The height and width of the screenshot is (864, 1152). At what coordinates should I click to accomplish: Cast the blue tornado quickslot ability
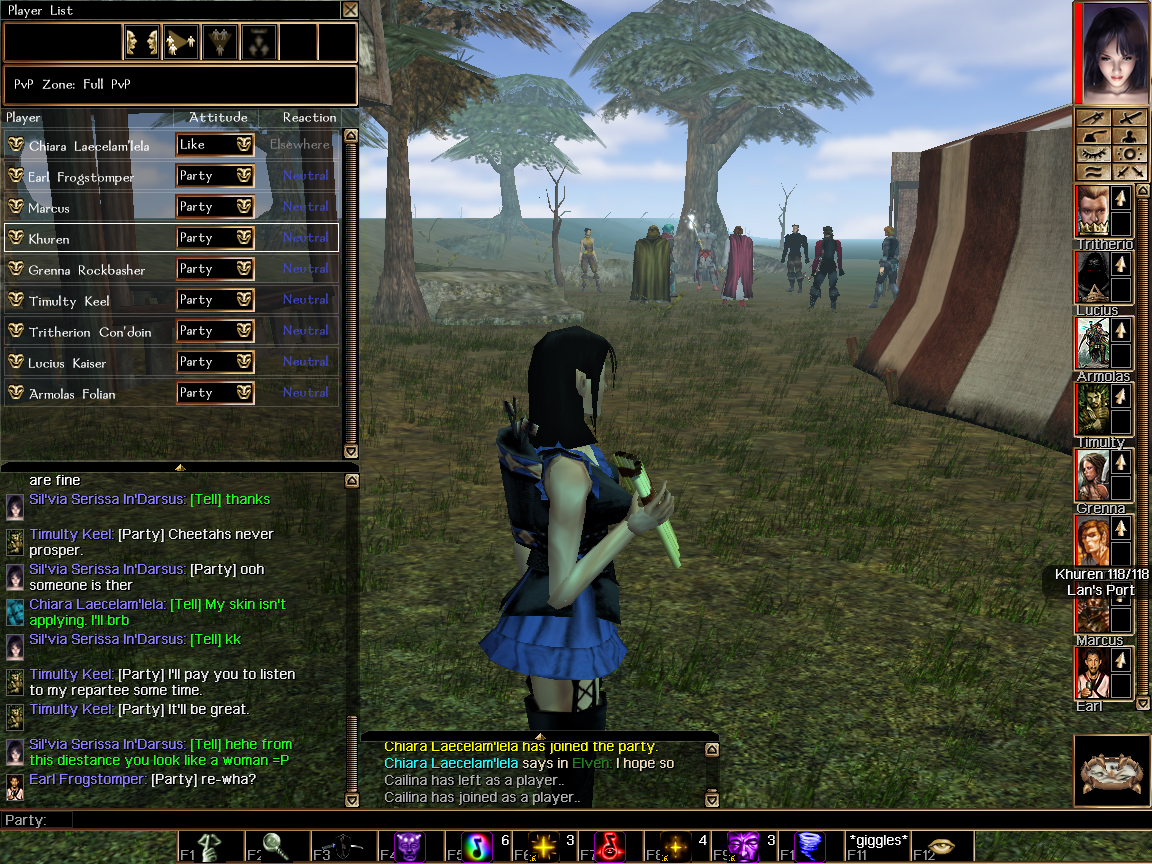point(808,847)
